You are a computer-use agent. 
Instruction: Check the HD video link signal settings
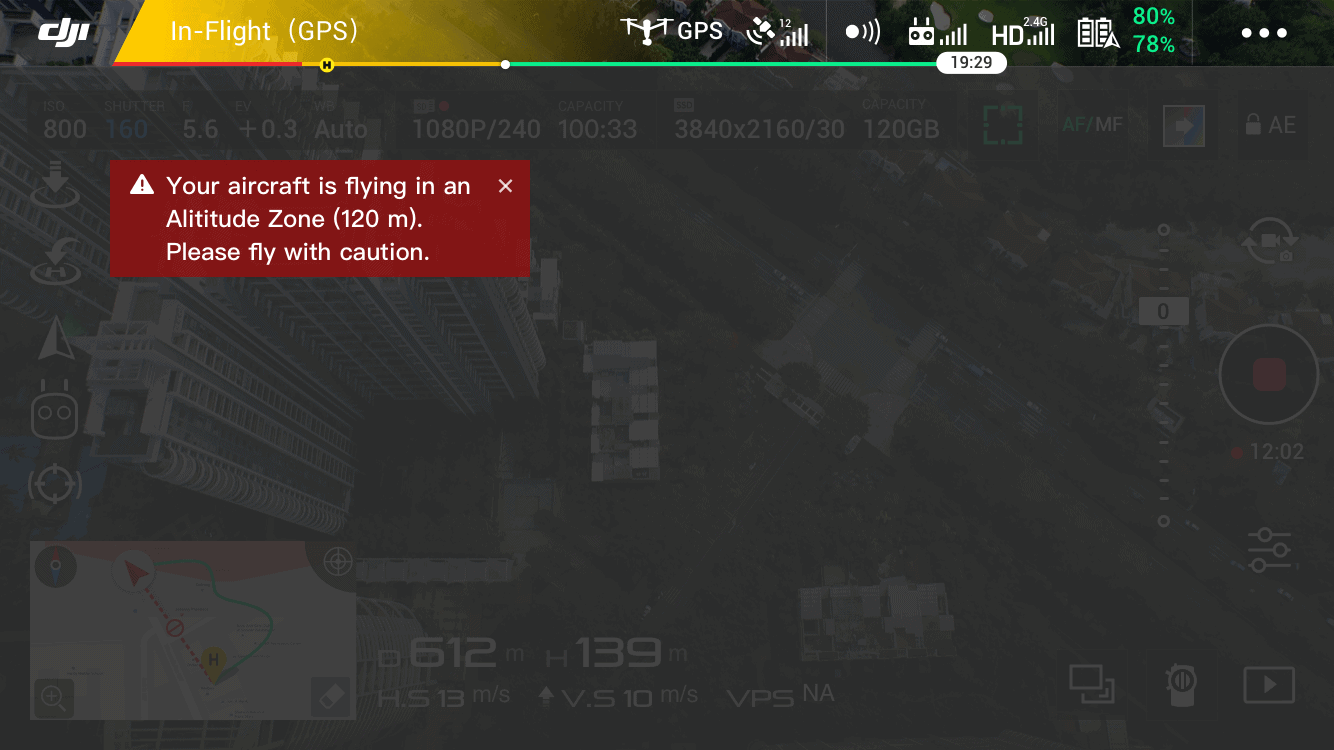pyautogui.click(x=1022, y=32)
